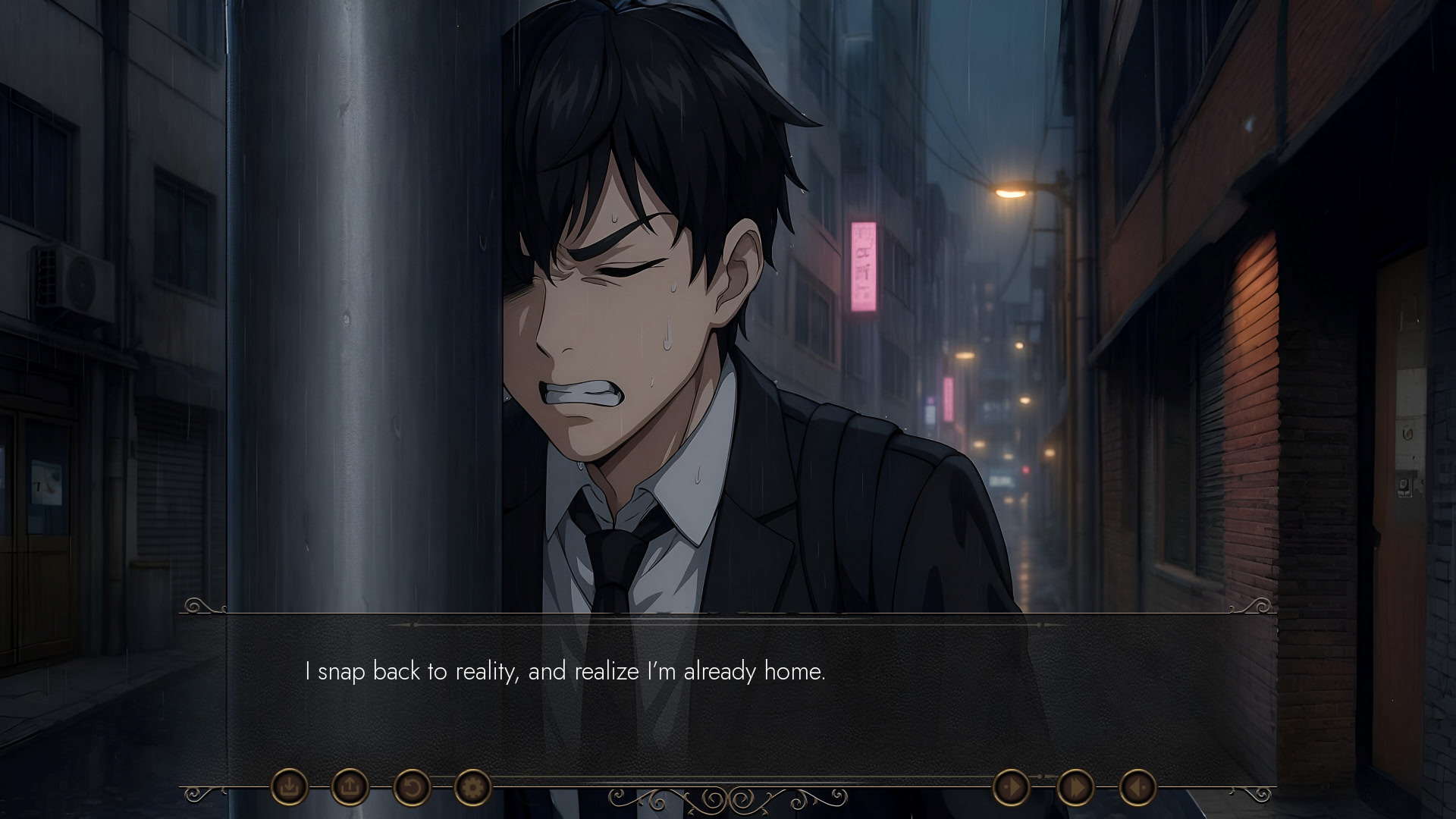Open settings with the gear icon
The width and height of the screenshot is (1456, 819).
coord(472,787)
